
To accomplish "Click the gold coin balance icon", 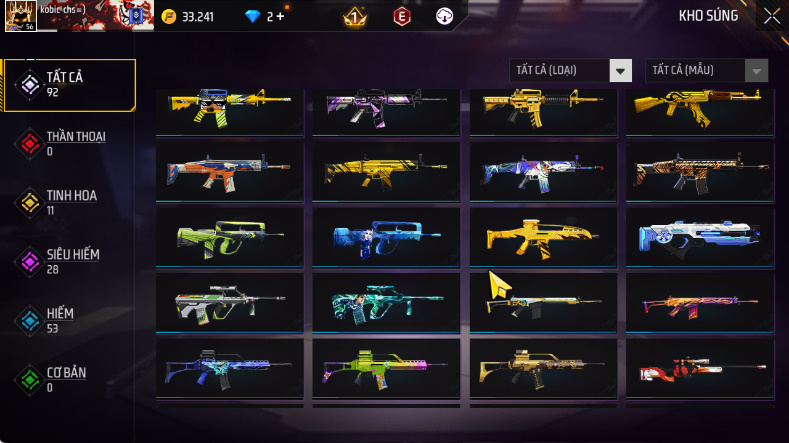I will 168,17.
